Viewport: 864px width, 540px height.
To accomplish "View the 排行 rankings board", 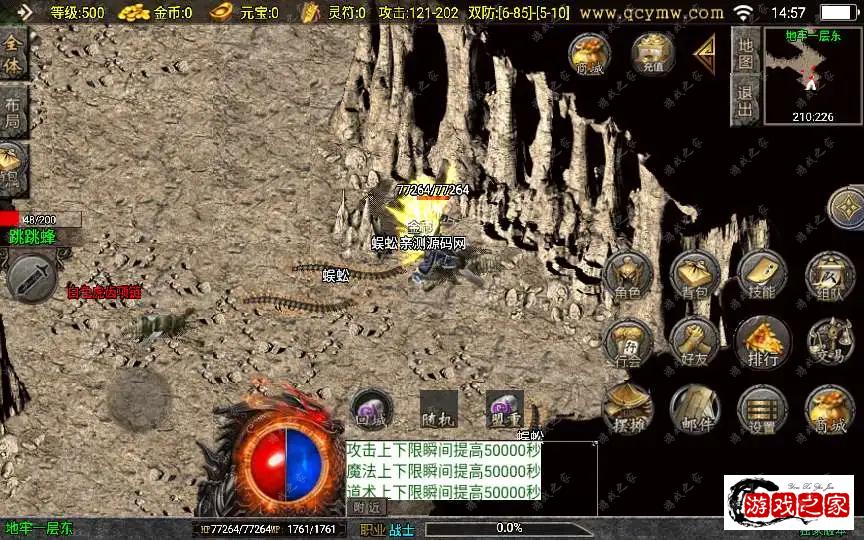I will (x=762, y=343).
